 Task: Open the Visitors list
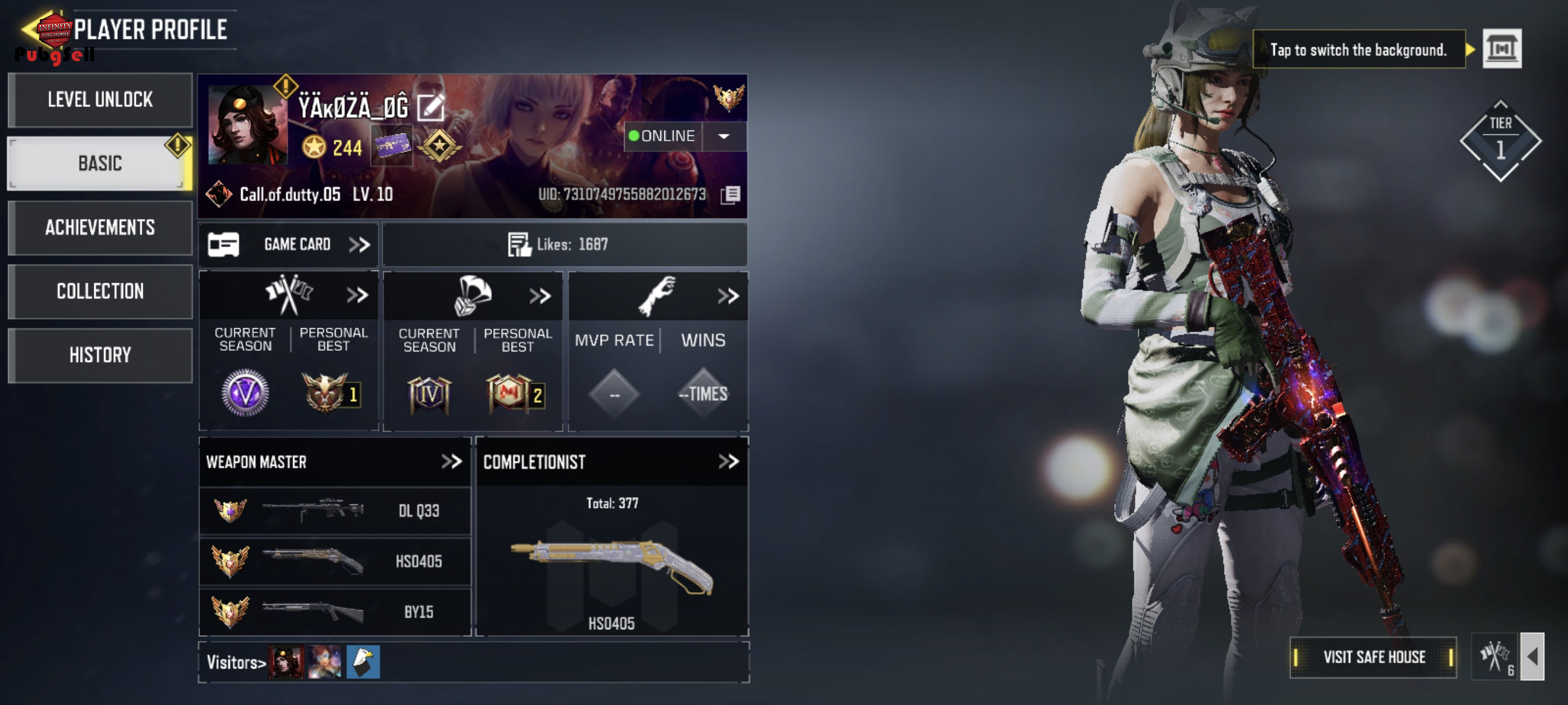pos(236,662)
